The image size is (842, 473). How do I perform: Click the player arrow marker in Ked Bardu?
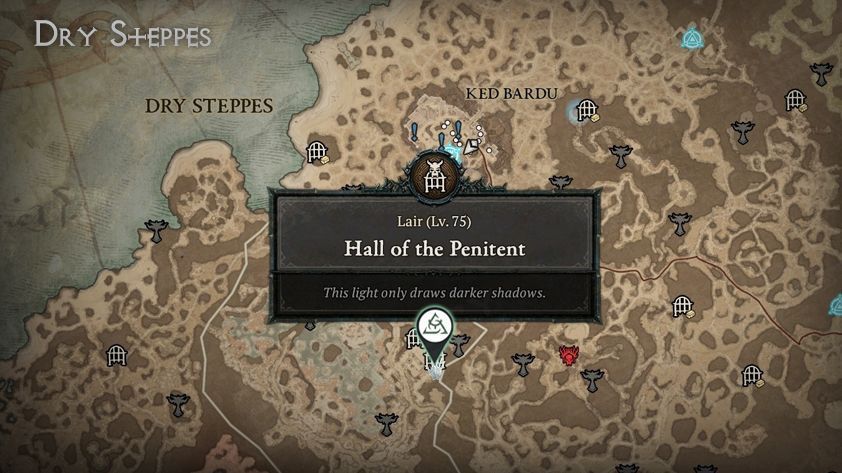click(x=468, y=146)
